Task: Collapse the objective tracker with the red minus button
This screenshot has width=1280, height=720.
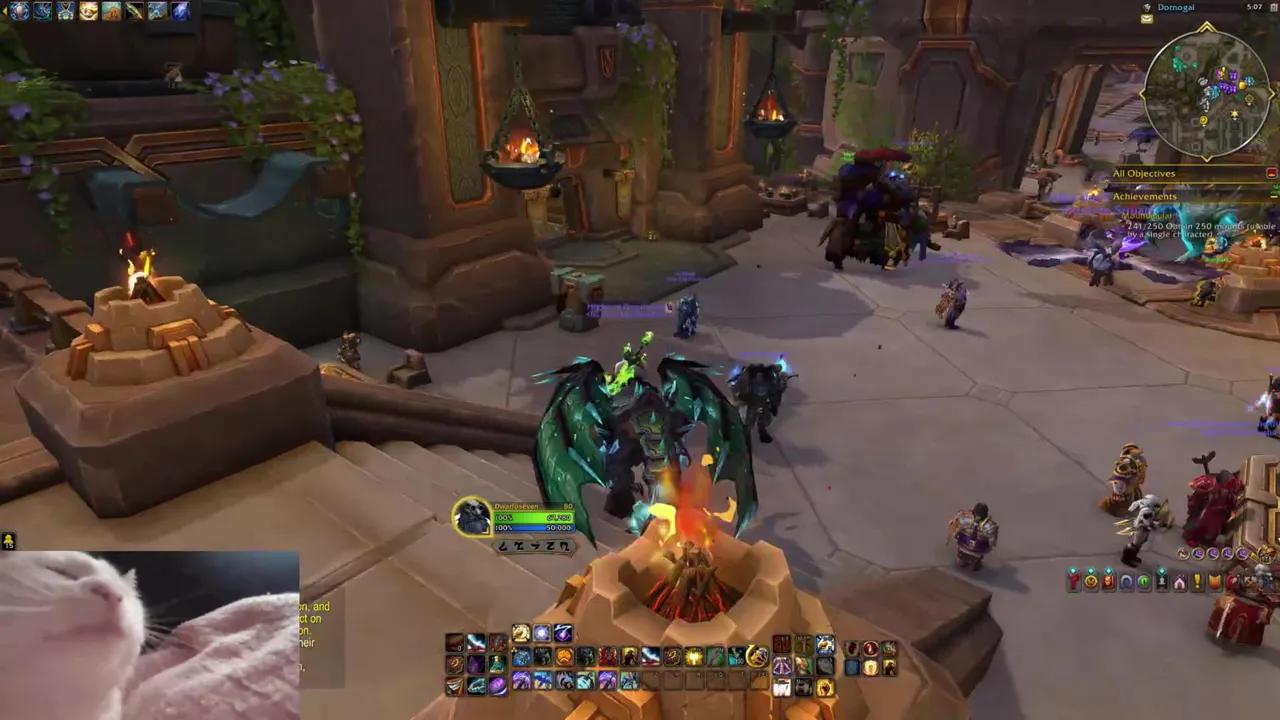Action: 1271,173
